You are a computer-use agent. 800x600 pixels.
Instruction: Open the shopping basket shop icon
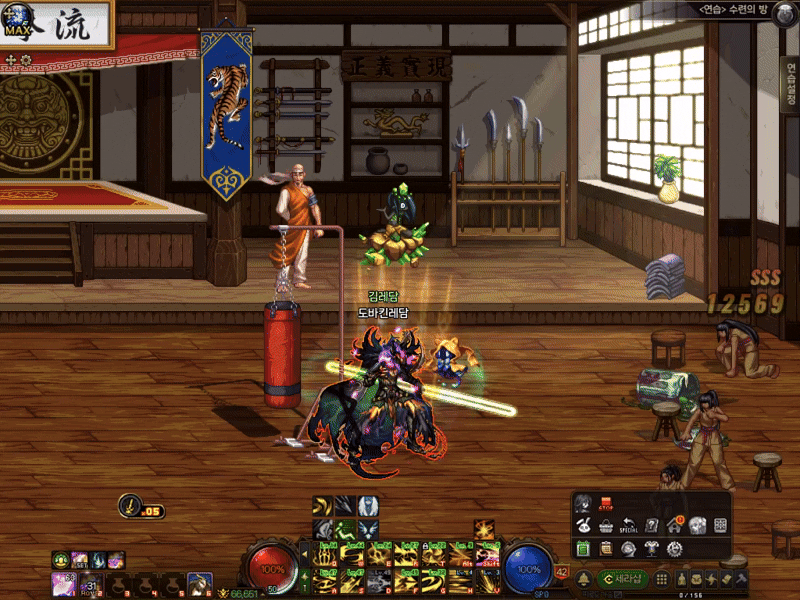click(x=606, y=526)
